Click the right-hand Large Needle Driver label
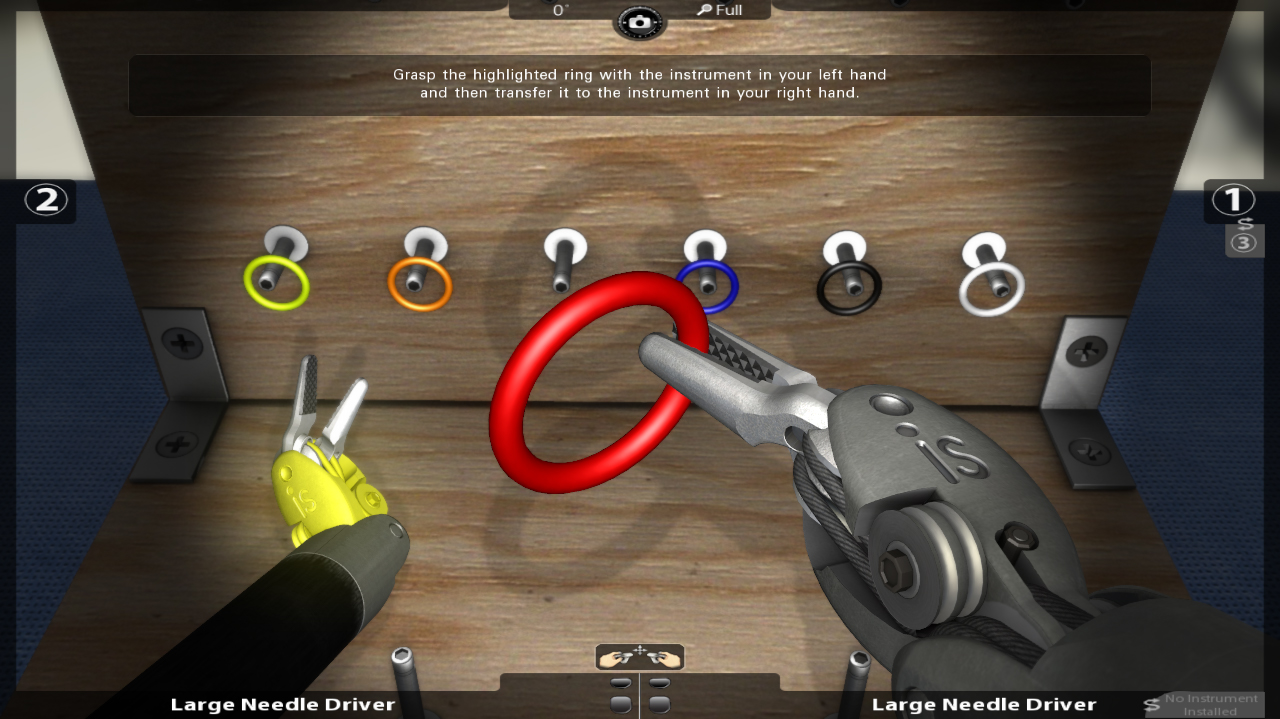The image size is (1280, 719). [x=984, y=705]
